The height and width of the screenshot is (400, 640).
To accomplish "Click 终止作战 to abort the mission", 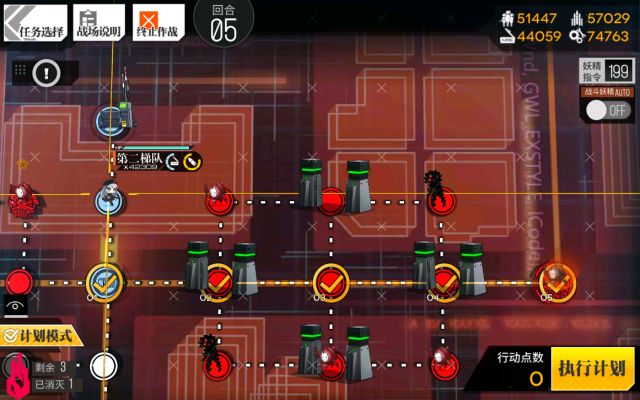I will point(158,22).
